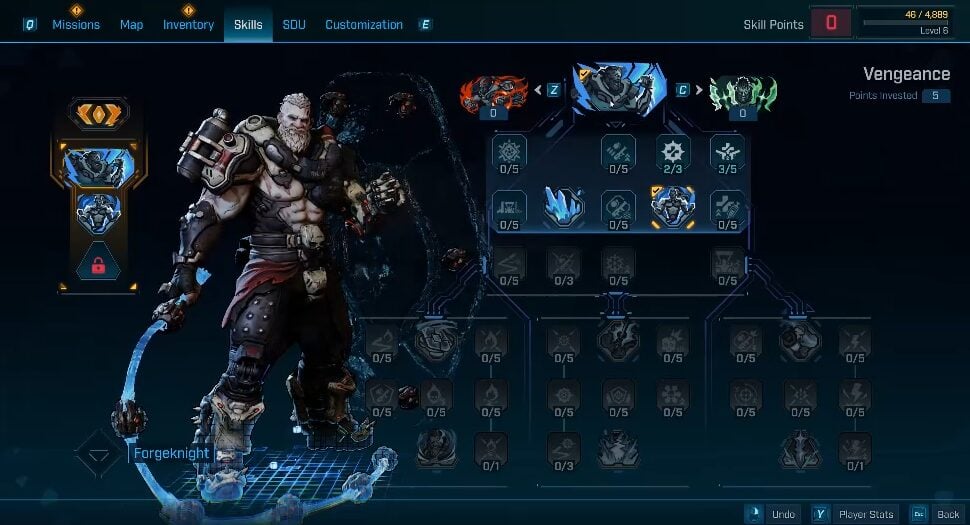Switch to the Map tab
The width and height of the screenshot is (970, 525).
pyautogui.click(x=131, y=24)
